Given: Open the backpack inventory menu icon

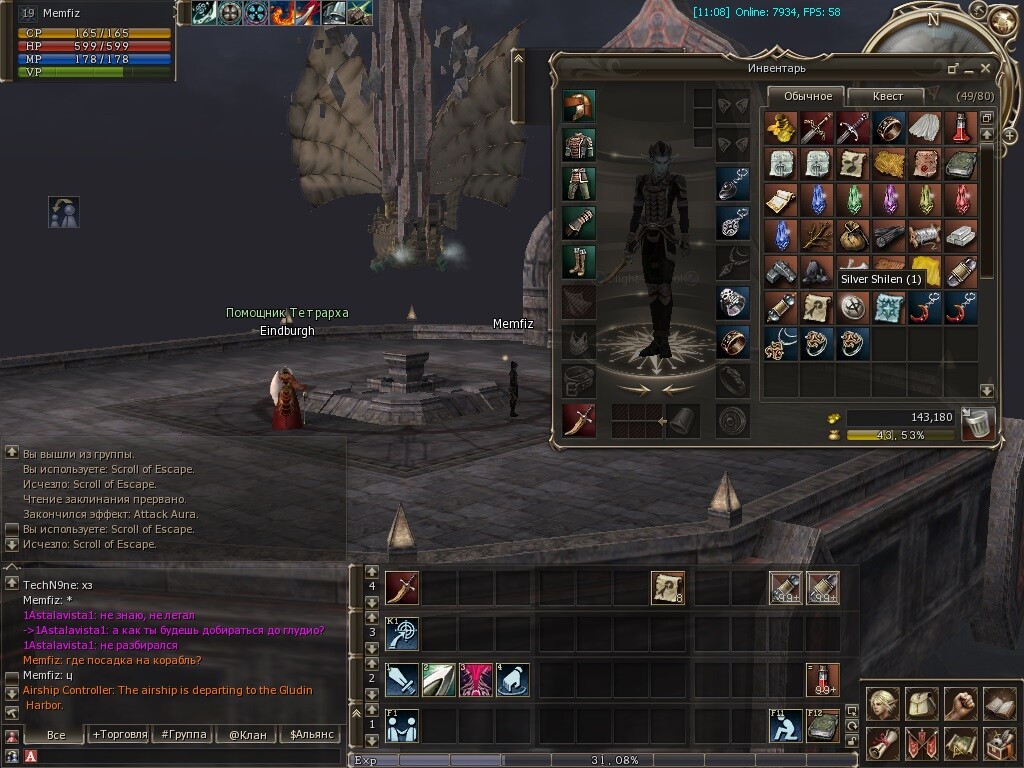Looking at the screenshot, I should click(921, 704).
